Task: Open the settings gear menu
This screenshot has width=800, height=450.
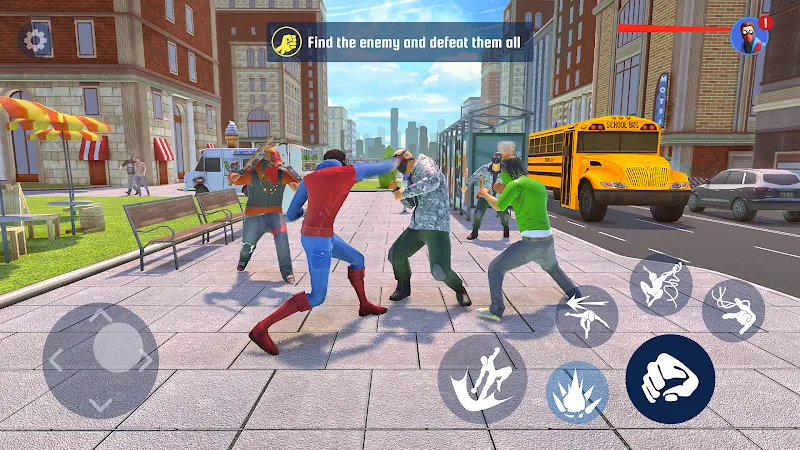Action: pos(36,41)
